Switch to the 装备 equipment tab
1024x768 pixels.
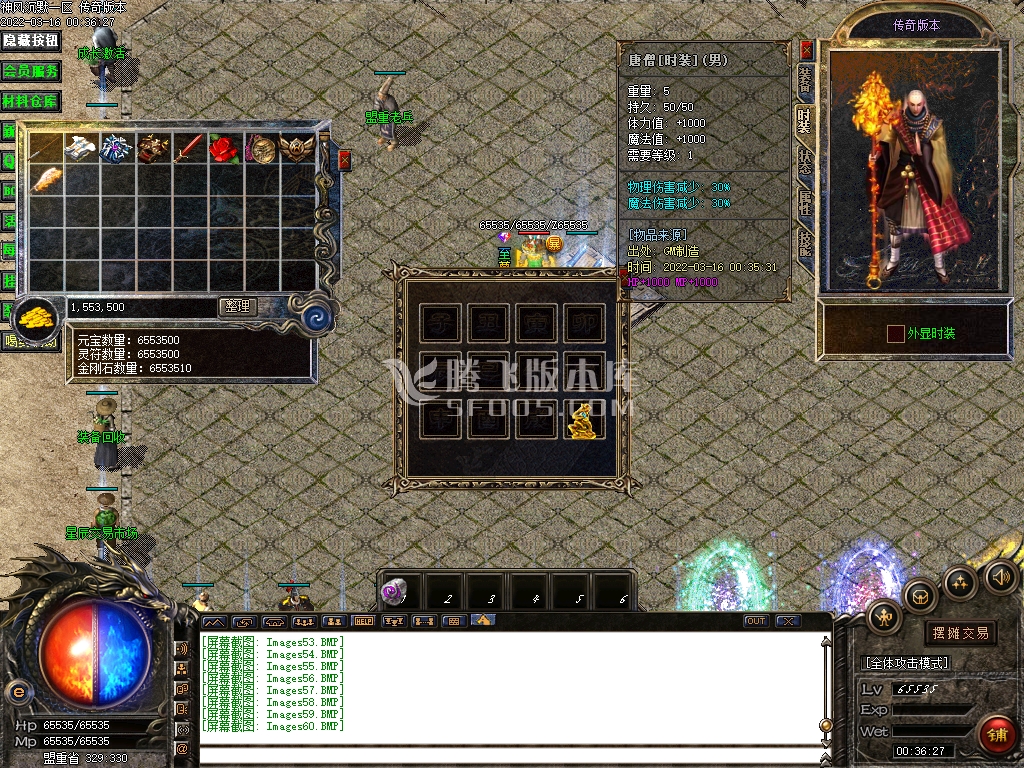point(805,81)
